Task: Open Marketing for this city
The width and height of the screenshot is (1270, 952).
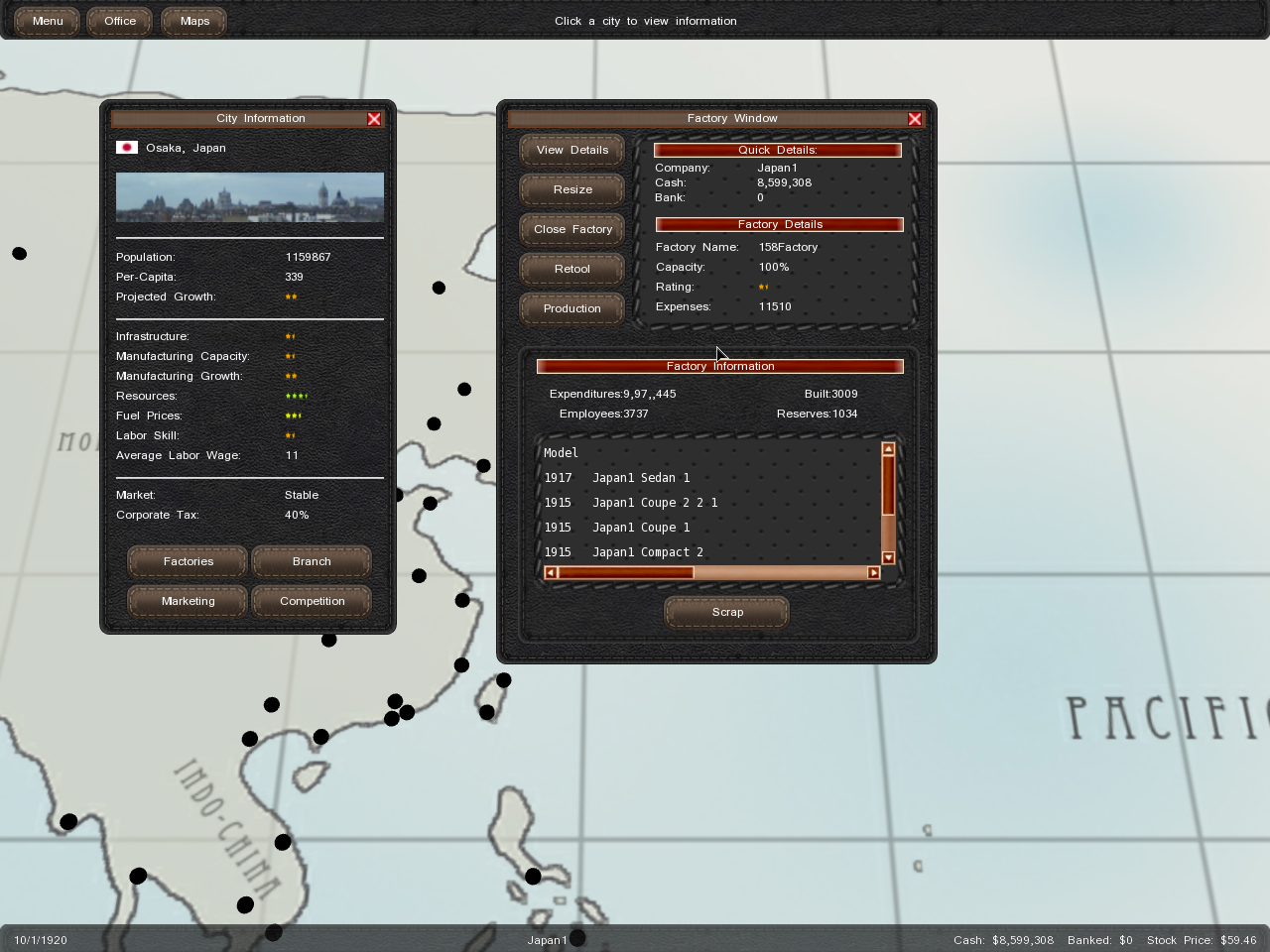Action: pyautogui.click(x=188, y=601)
